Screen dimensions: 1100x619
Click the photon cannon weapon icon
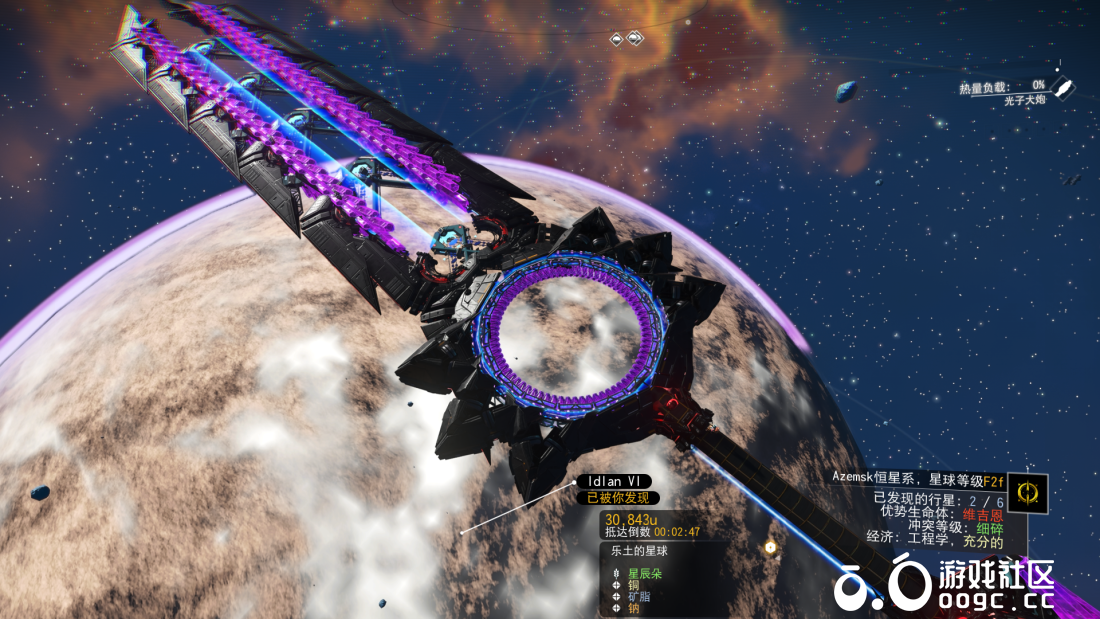point(1064,88)
